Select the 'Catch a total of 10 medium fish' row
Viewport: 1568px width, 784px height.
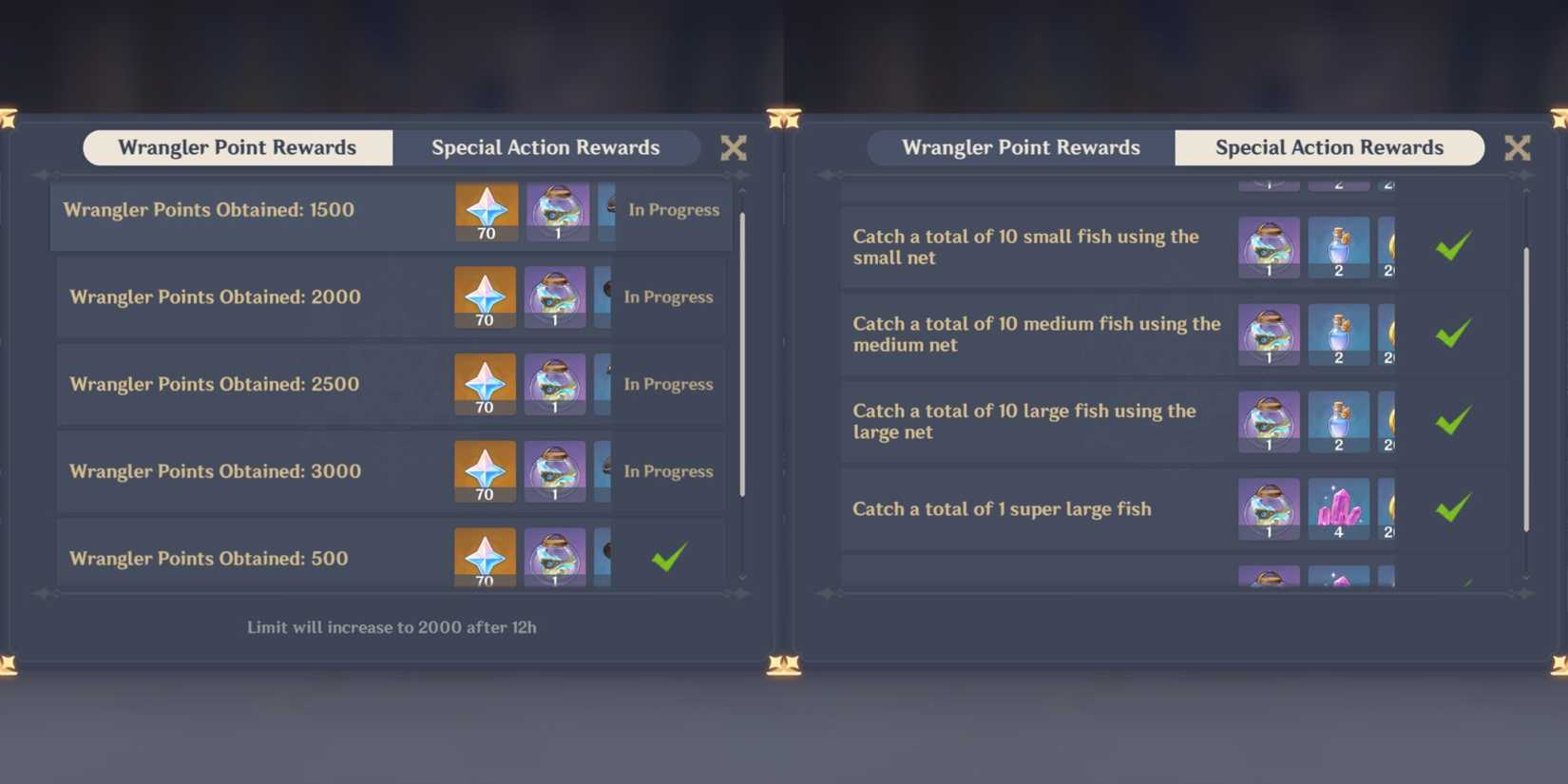(1036, 335)
